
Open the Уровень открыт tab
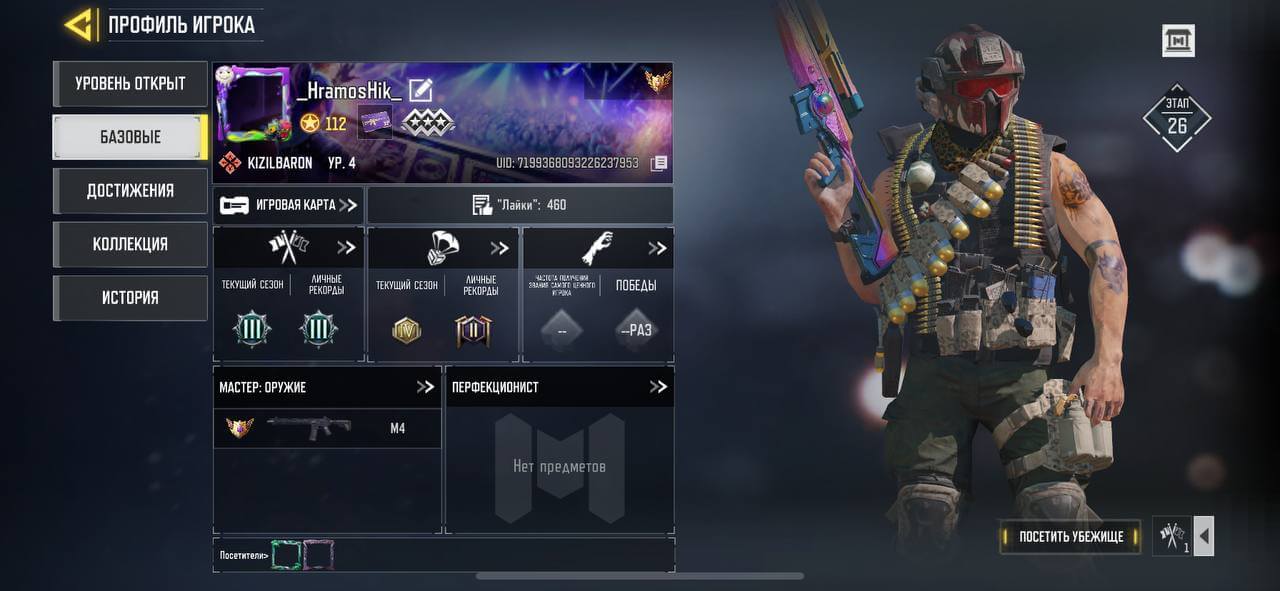click(x=130, y=84)
